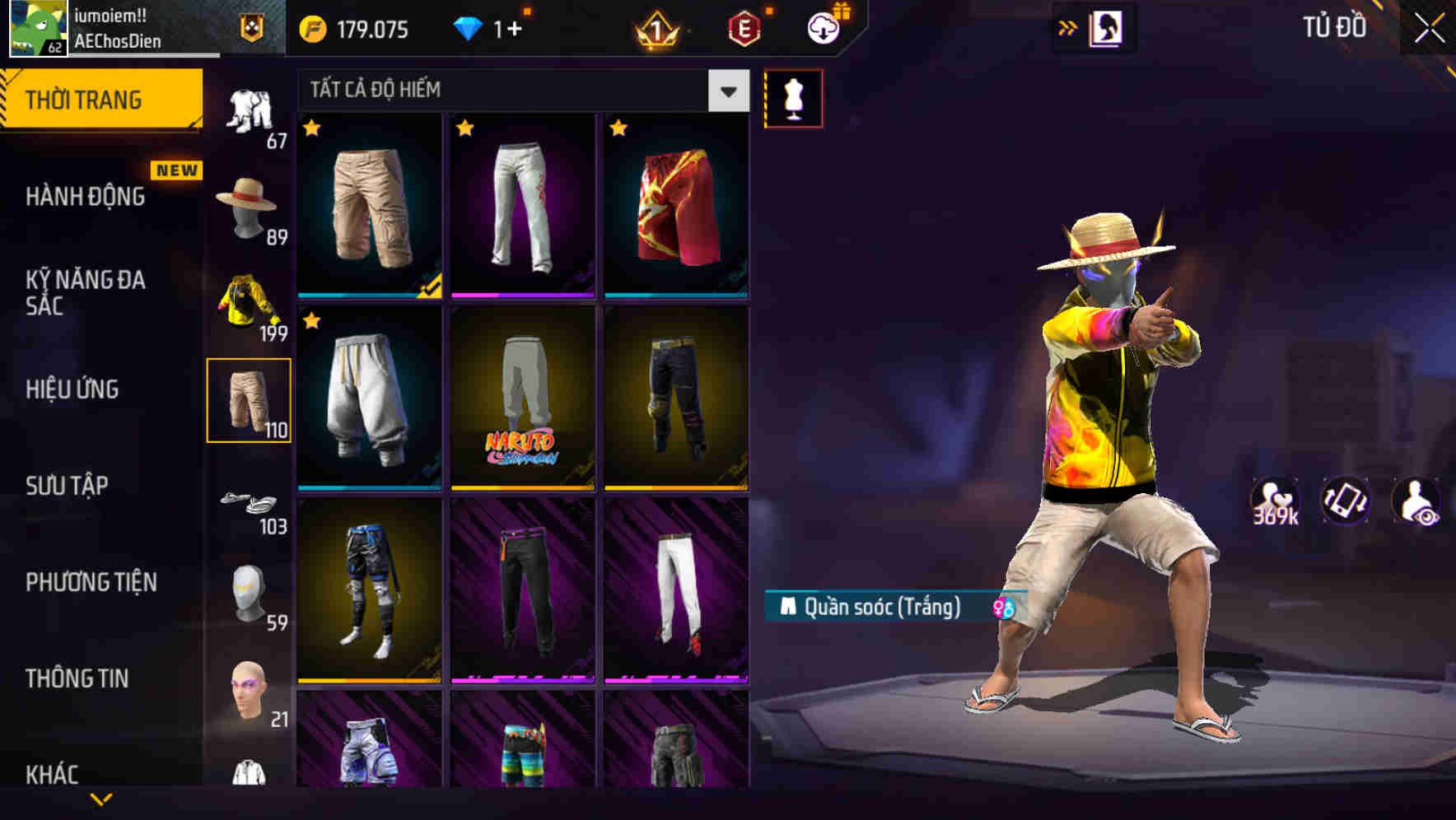Toggle favorite star on khaki cargo pants
Viewport: 1456px width, 820px height.
point(311,129)
